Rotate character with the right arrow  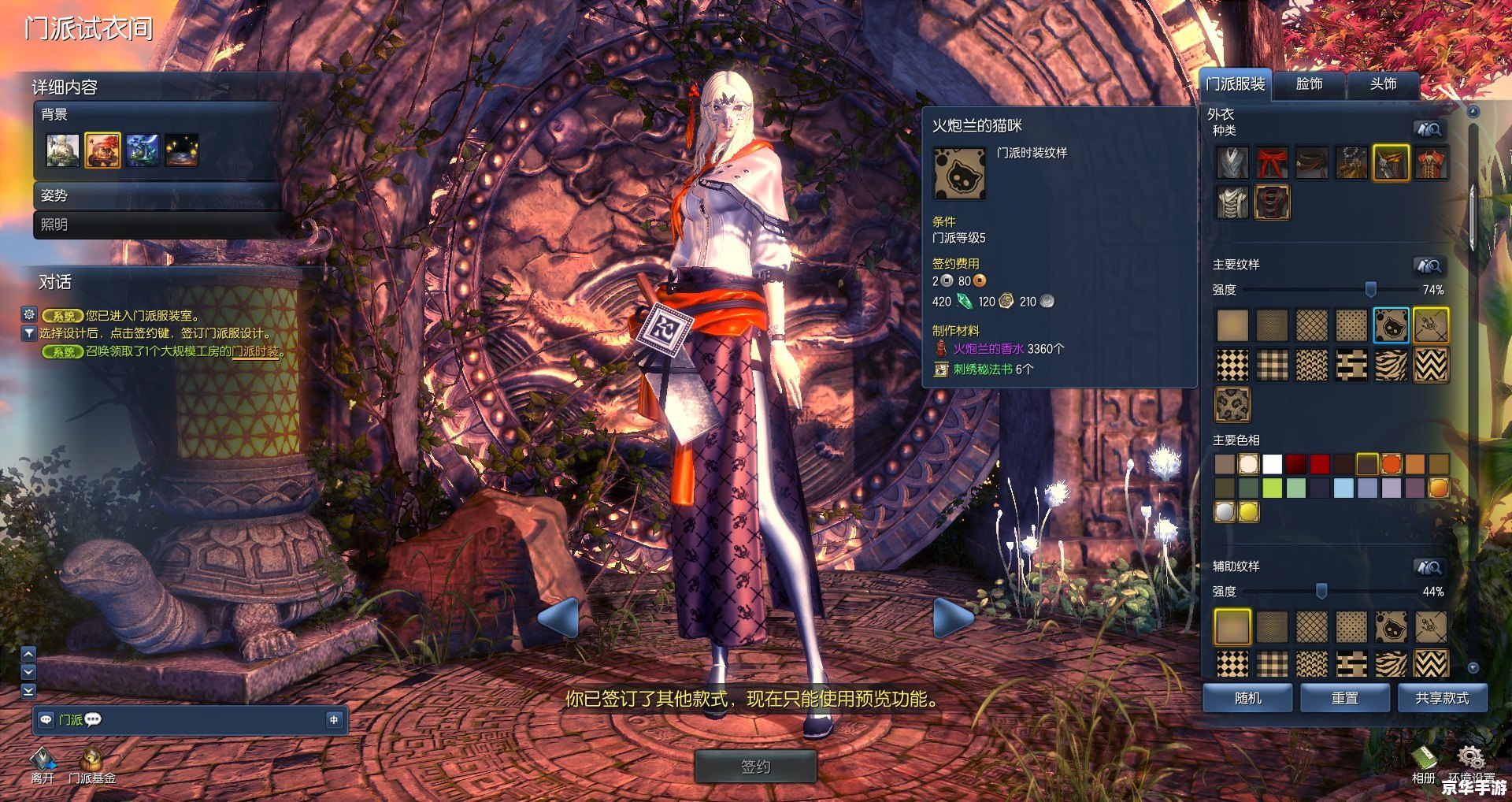(952, 617)
